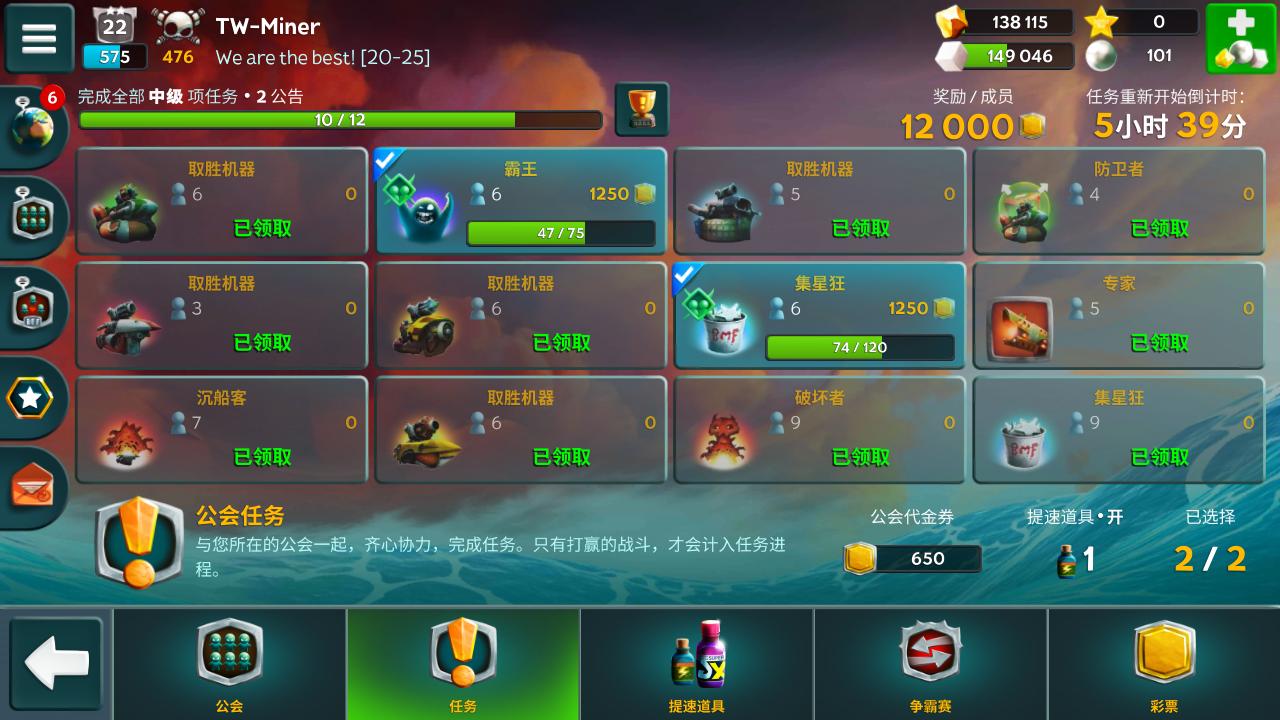Switch to the 公会 tab
This screenshot has height=720, width=1280.
(229, 663)
